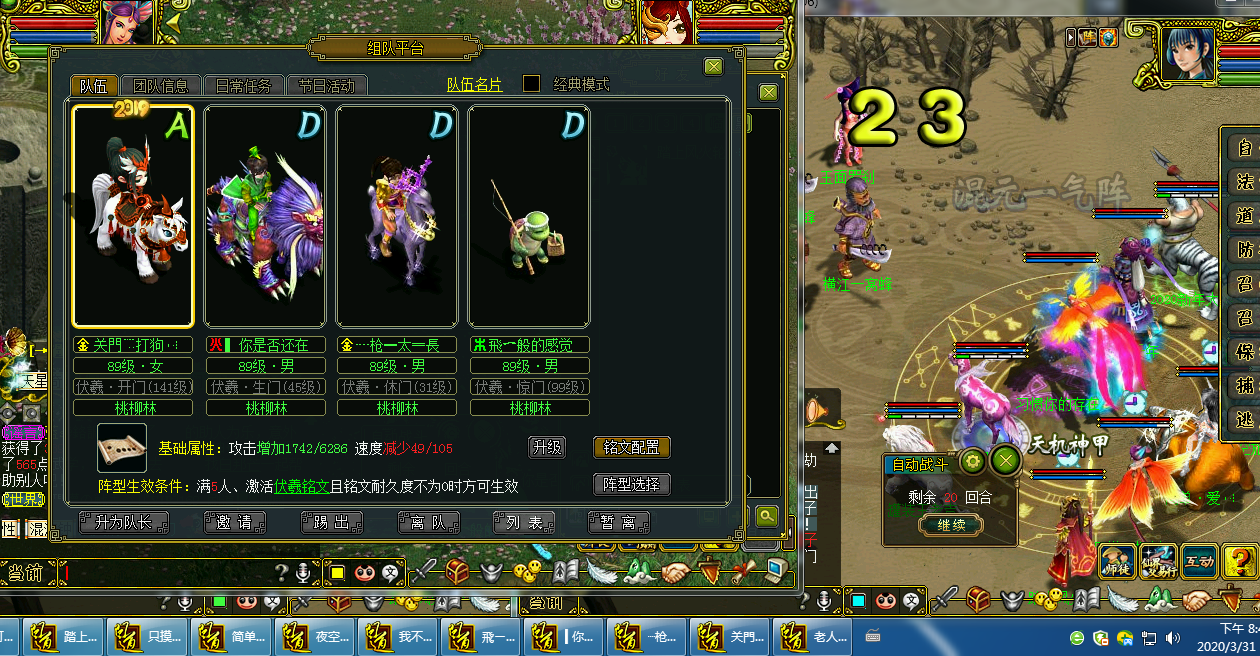1260x656 pixels.
Task: Close the 组队平台 team window
Action: (x=713, y=66)
